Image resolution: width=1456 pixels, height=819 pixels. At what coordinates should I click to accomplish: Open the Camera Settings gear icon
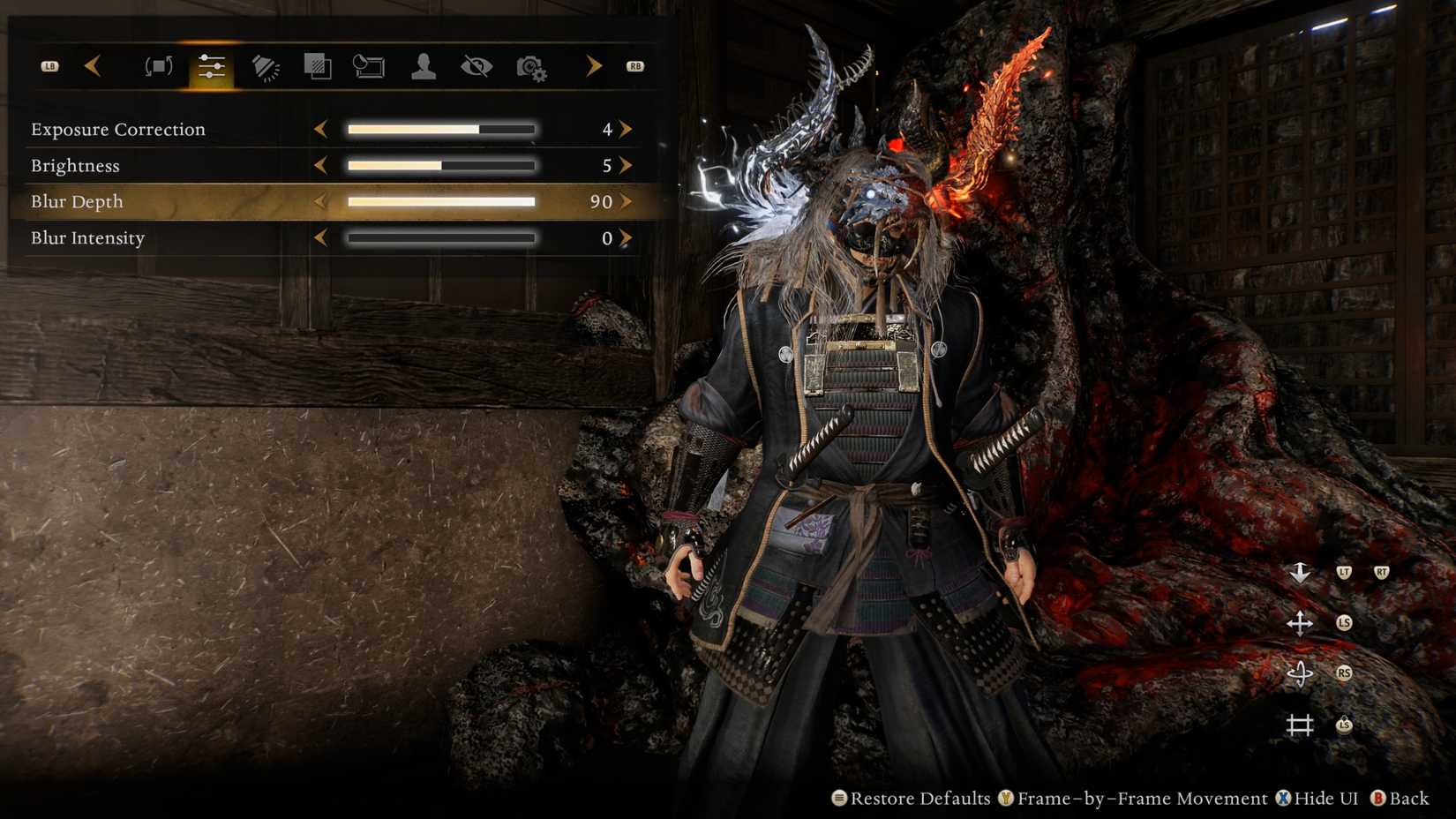(x=532, y=65)
